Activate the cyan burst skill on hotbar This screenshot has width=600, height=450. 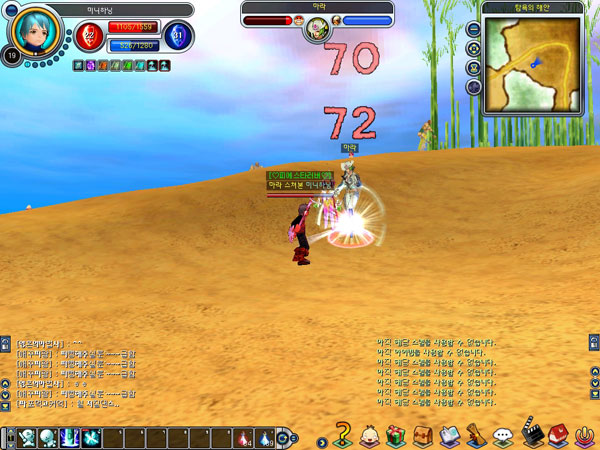tap(93, 438)
